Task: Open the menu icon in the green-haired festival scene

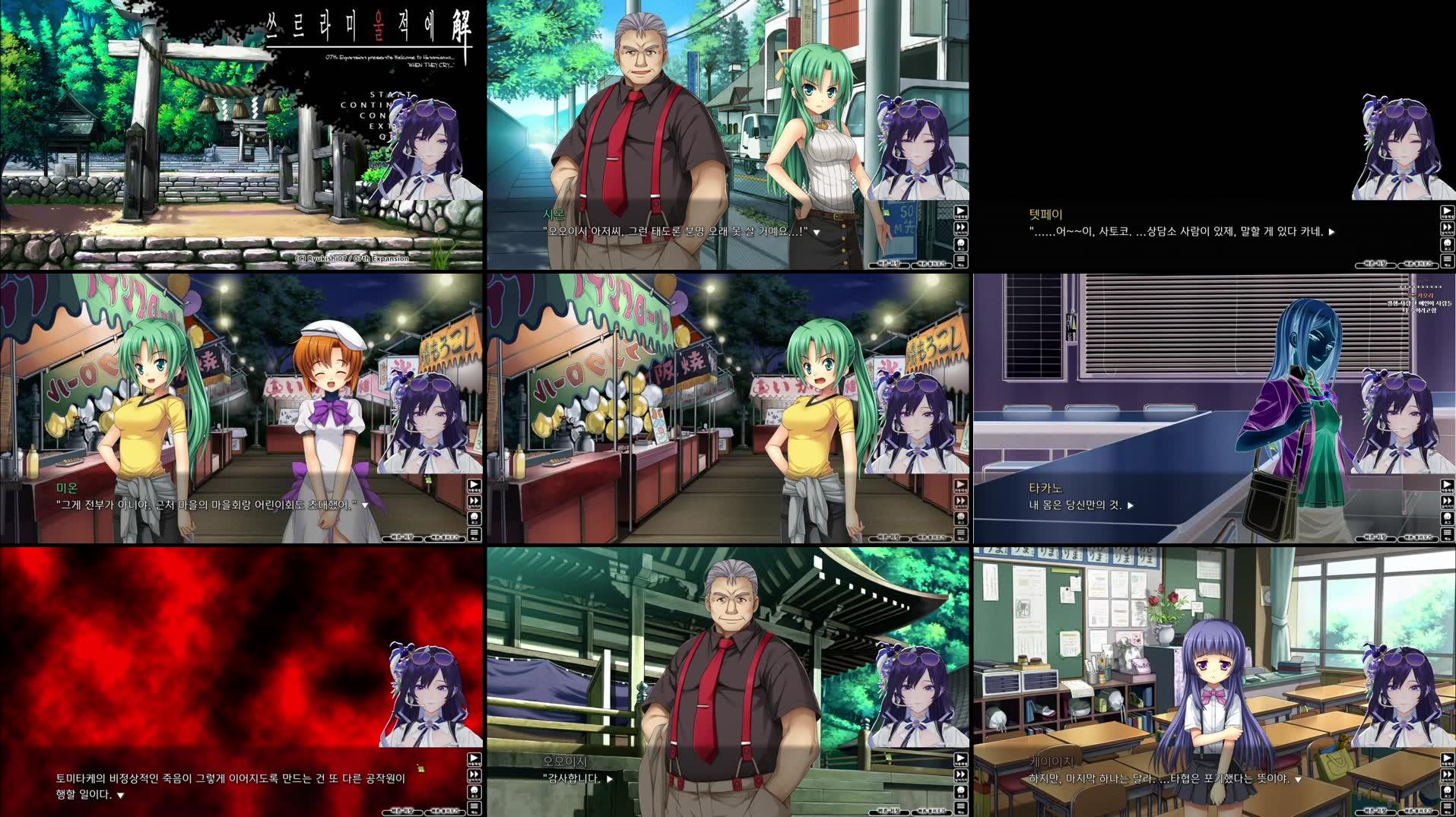Action: (961, 533)
